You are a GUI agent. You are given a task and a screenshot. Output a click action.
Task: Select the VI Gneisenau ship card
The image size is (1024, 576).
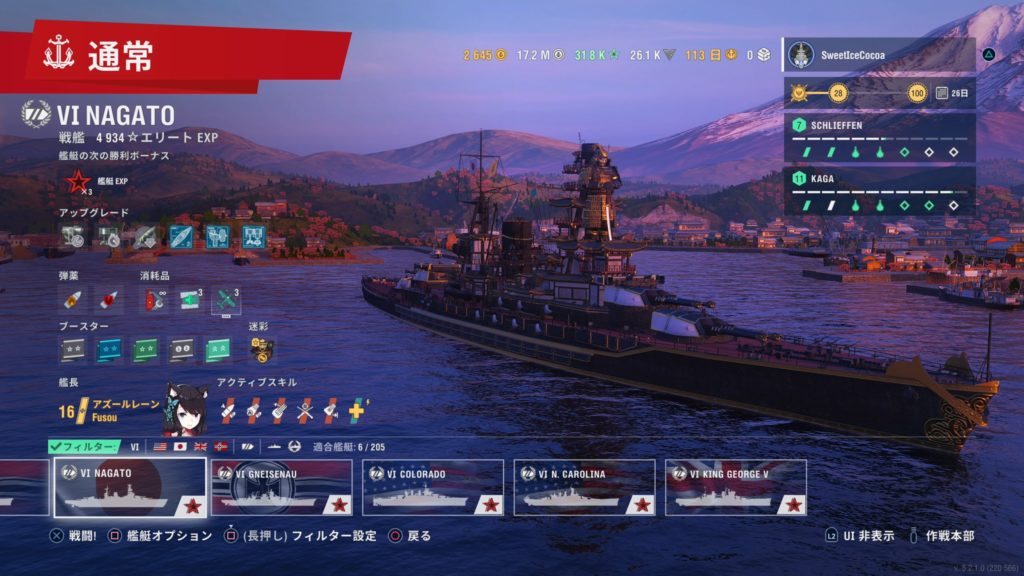click(282, 487)
